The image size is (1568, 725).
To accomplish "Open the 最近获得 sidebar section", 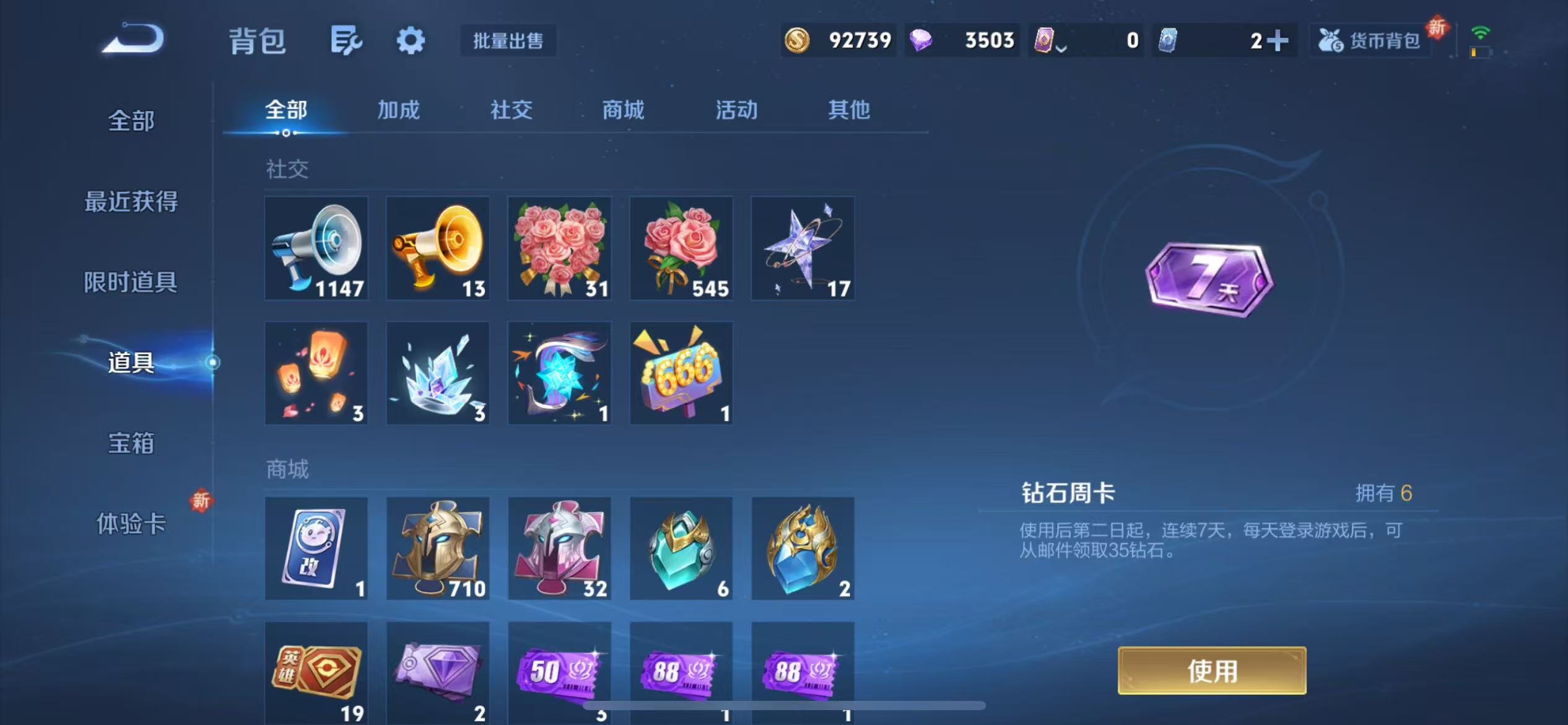I will tap(132, 201).
